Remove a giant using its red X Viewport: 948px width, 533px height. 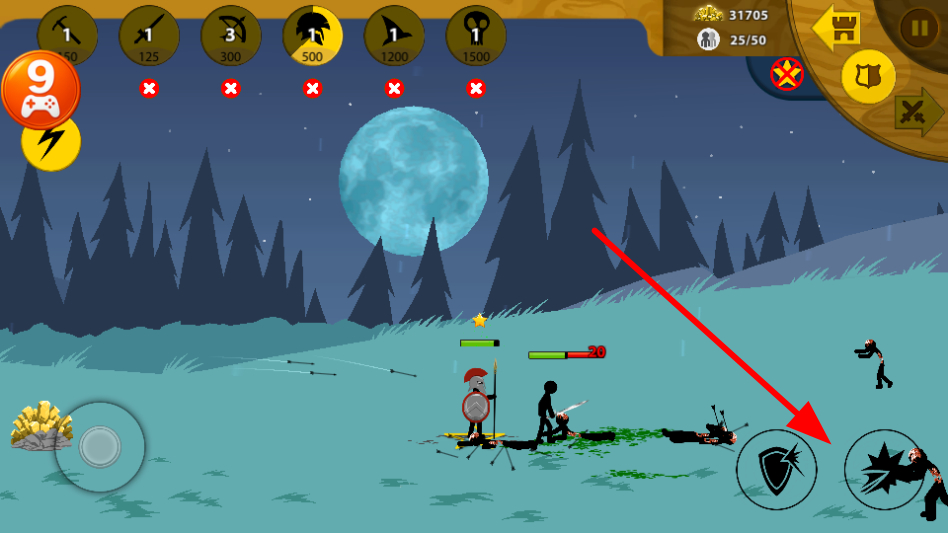coord(476,88)
